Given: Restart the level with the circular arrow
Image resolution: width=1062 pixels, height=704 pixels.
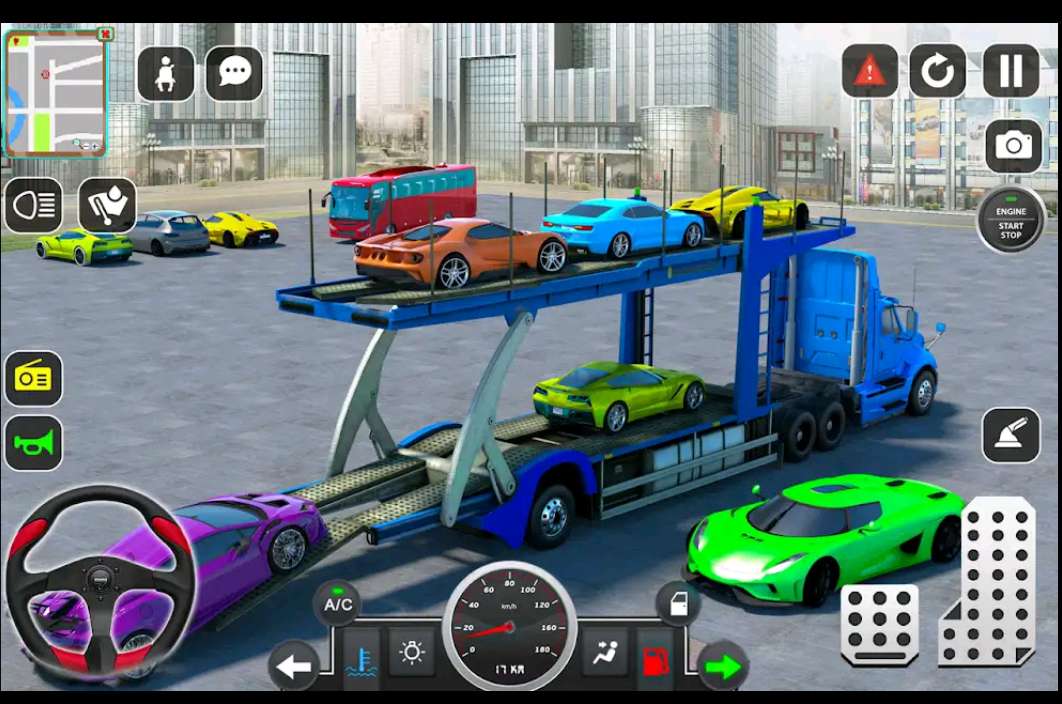Looking at the screenshot, I should (x=937, y=71).
